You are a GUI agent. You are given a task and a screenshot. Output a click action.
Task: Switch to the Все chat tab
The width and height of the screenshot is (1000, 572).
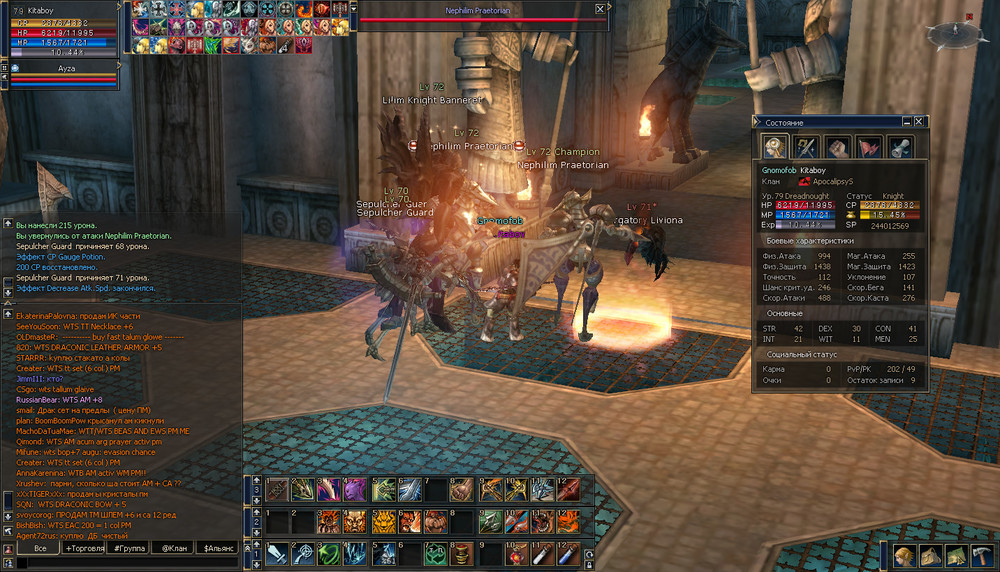(x=40, y=548)
